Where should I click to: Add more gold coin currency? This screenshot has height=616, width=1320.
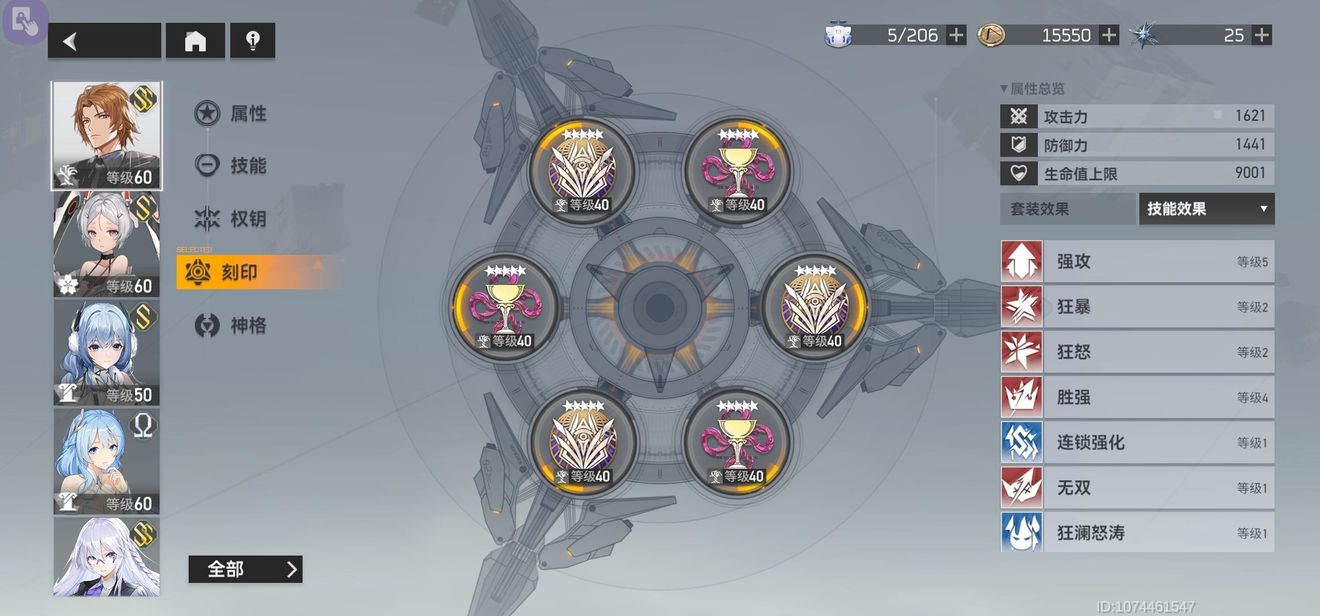(1109, 35)
